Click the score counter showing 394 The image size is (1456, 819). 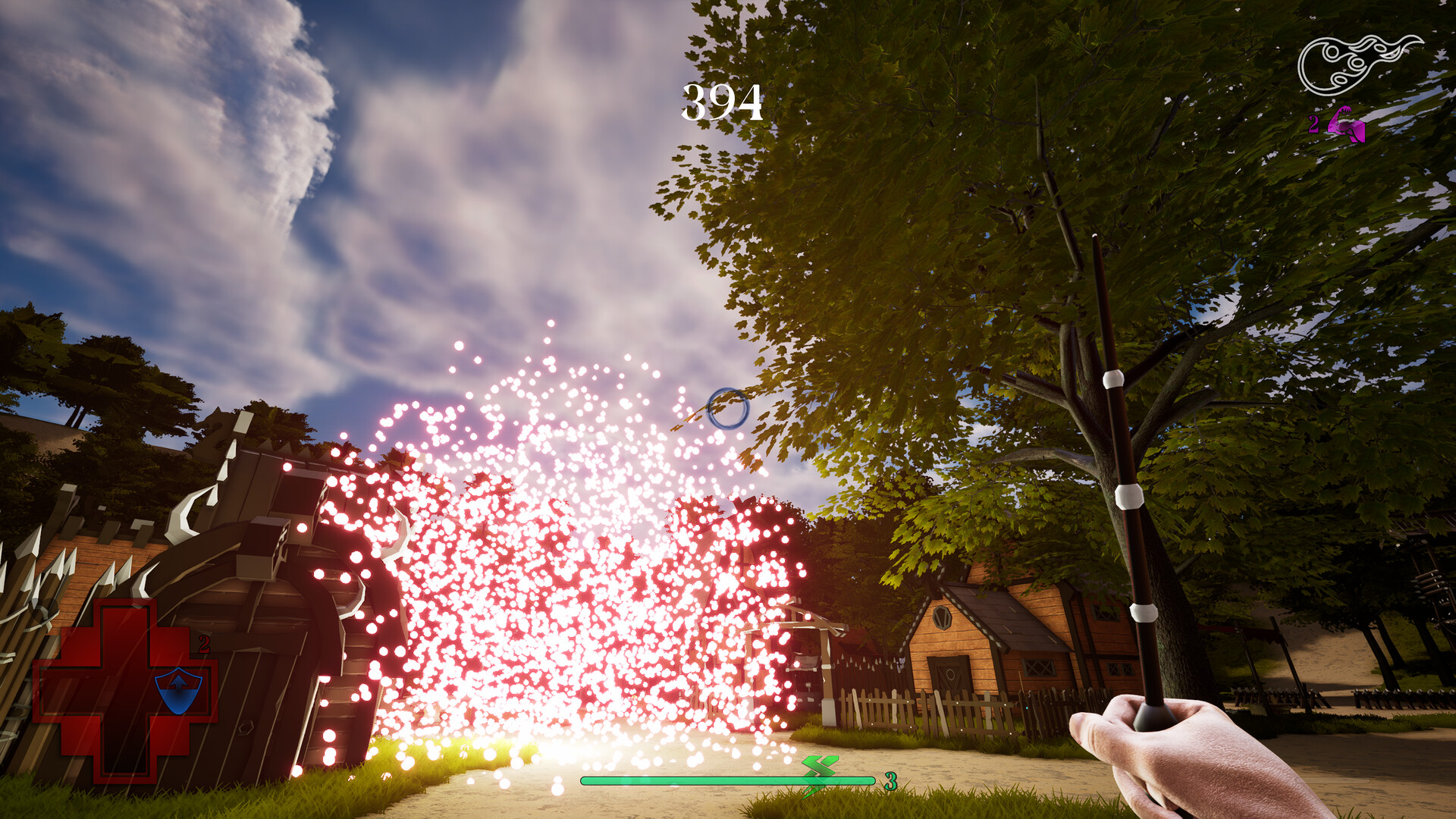(x=722, y=102)
